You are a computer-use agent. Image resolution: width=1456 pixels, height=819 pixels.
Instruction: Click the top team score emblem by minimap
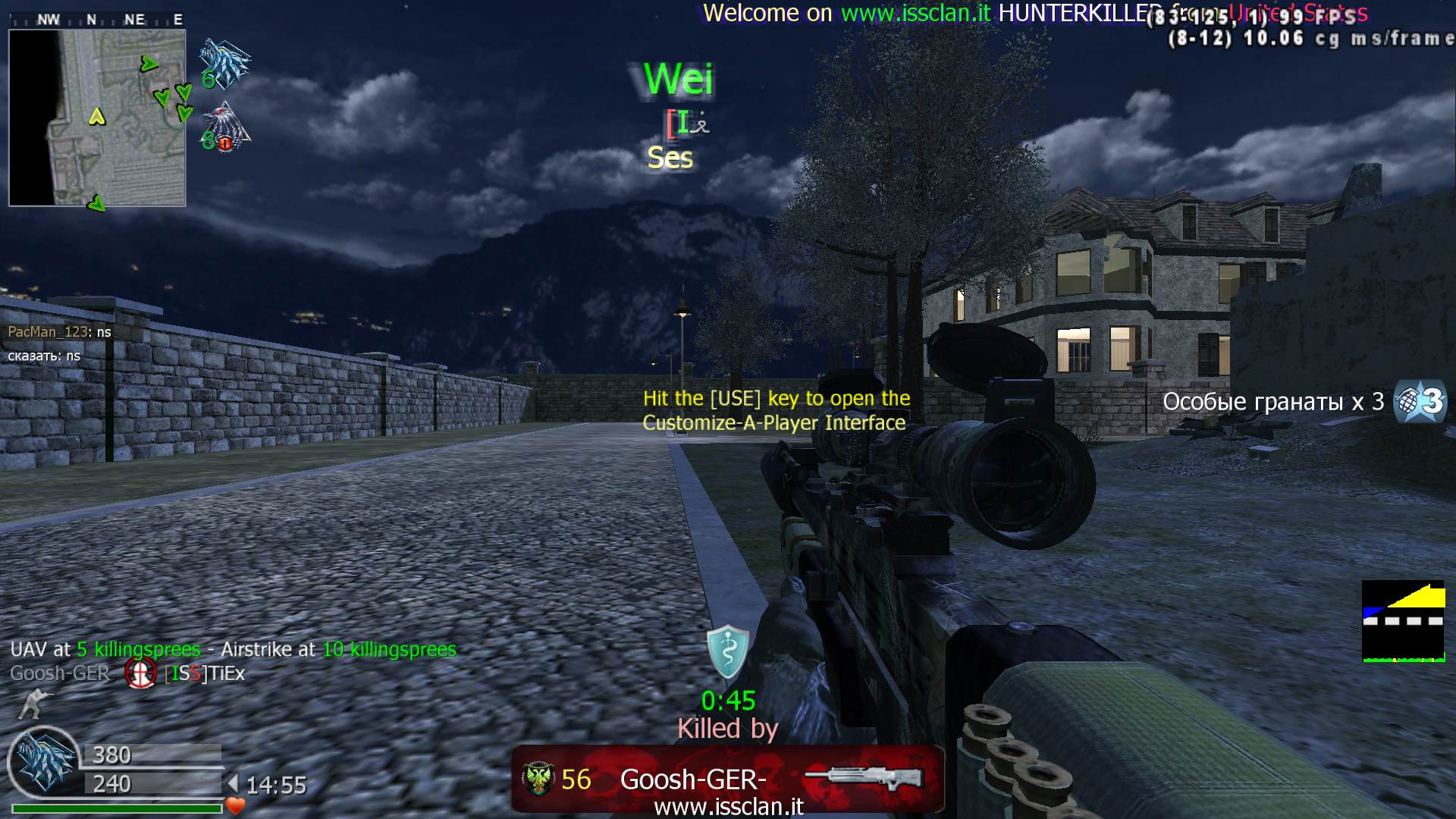tap(225, 64)
